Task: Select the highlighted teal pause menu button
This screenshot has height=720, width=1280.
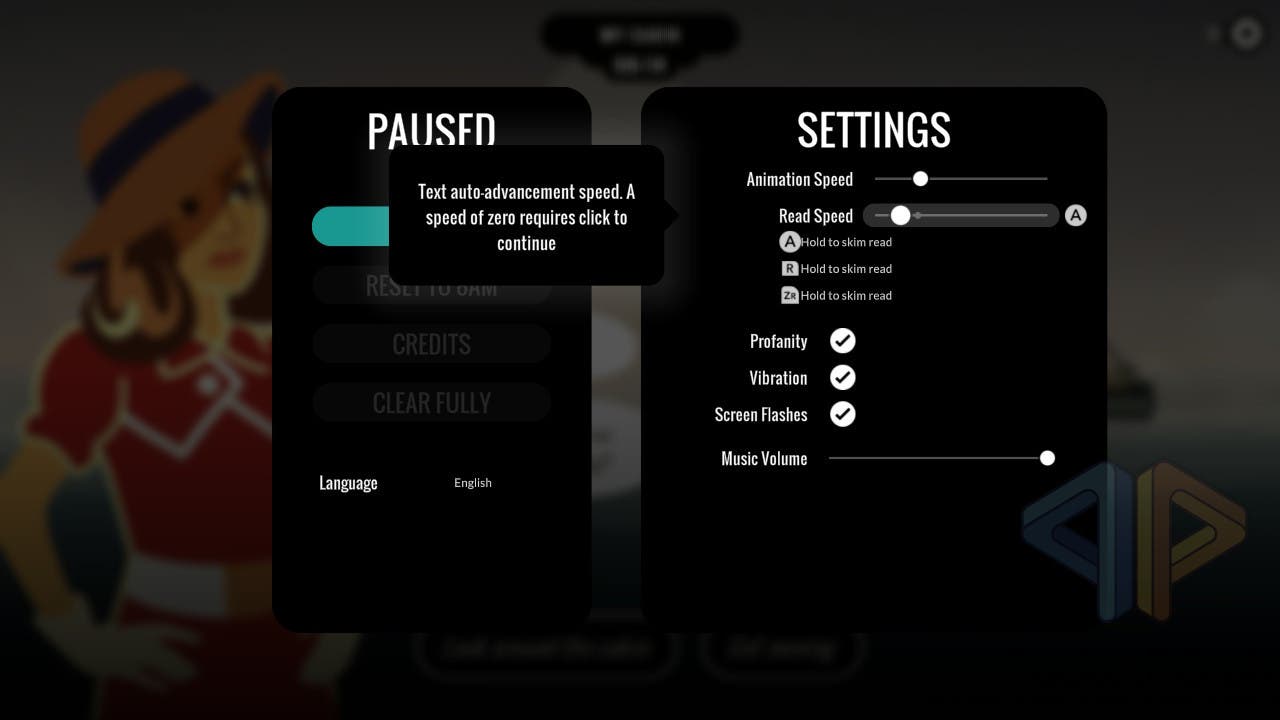Action: (350, 227)
